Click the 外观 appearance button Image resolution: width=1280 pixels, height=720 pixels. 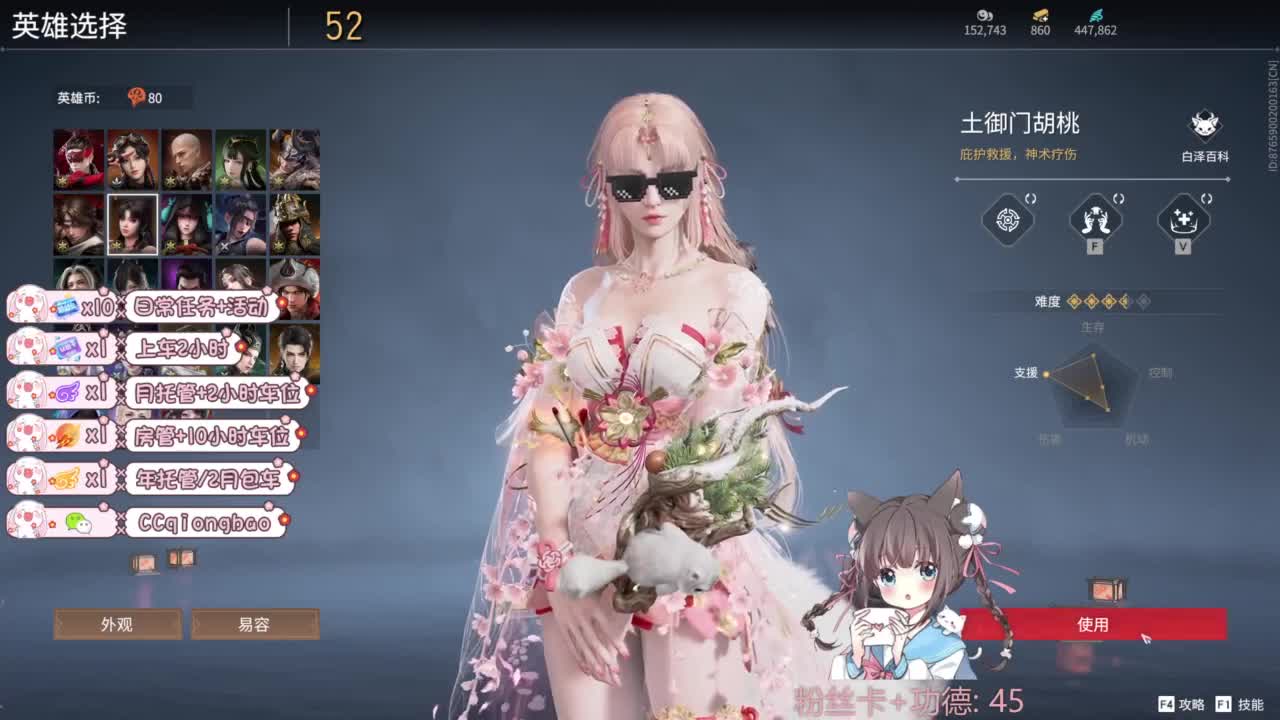pos(117,625)
